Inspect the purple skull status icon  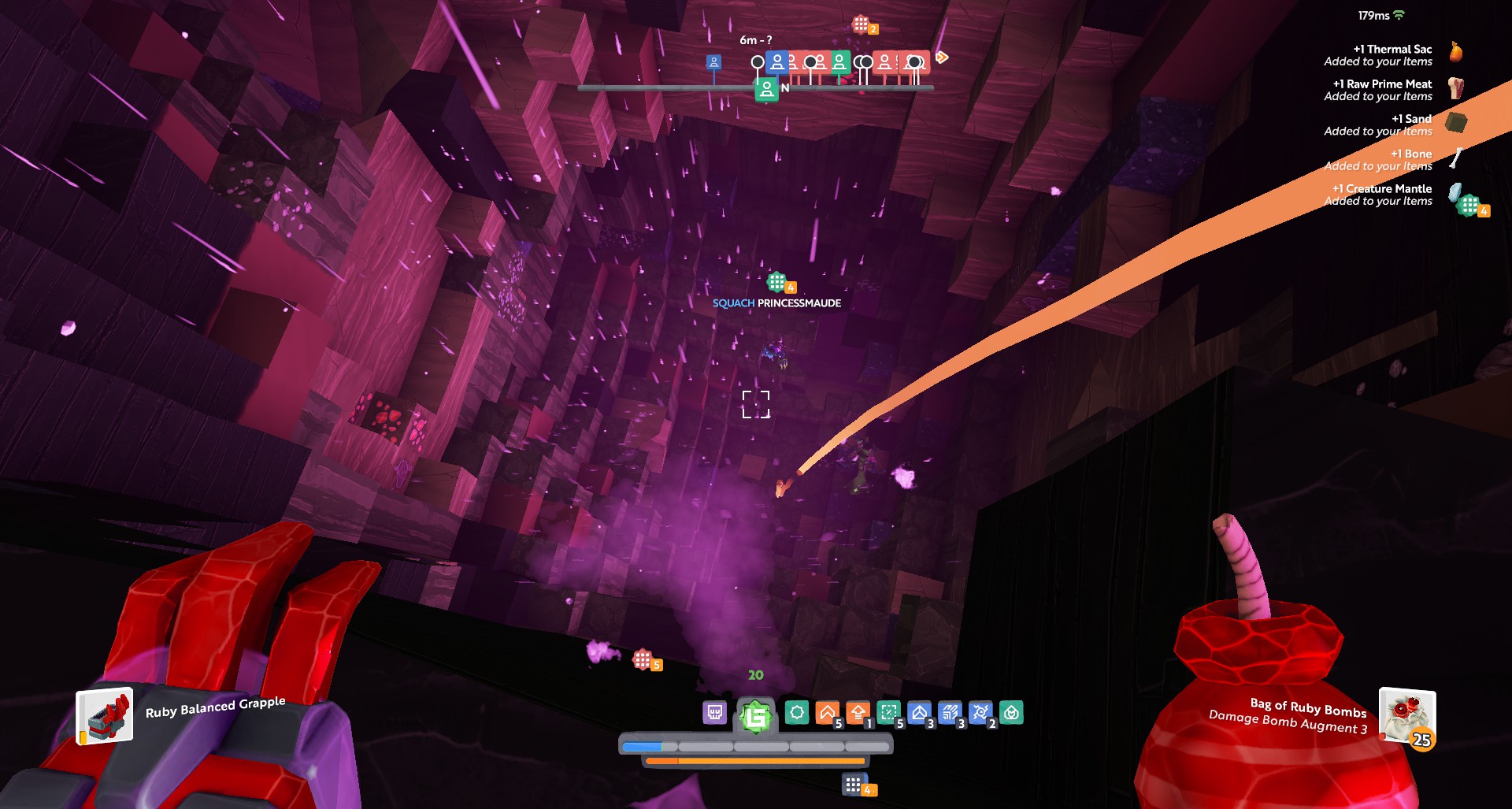pos(714,713)
